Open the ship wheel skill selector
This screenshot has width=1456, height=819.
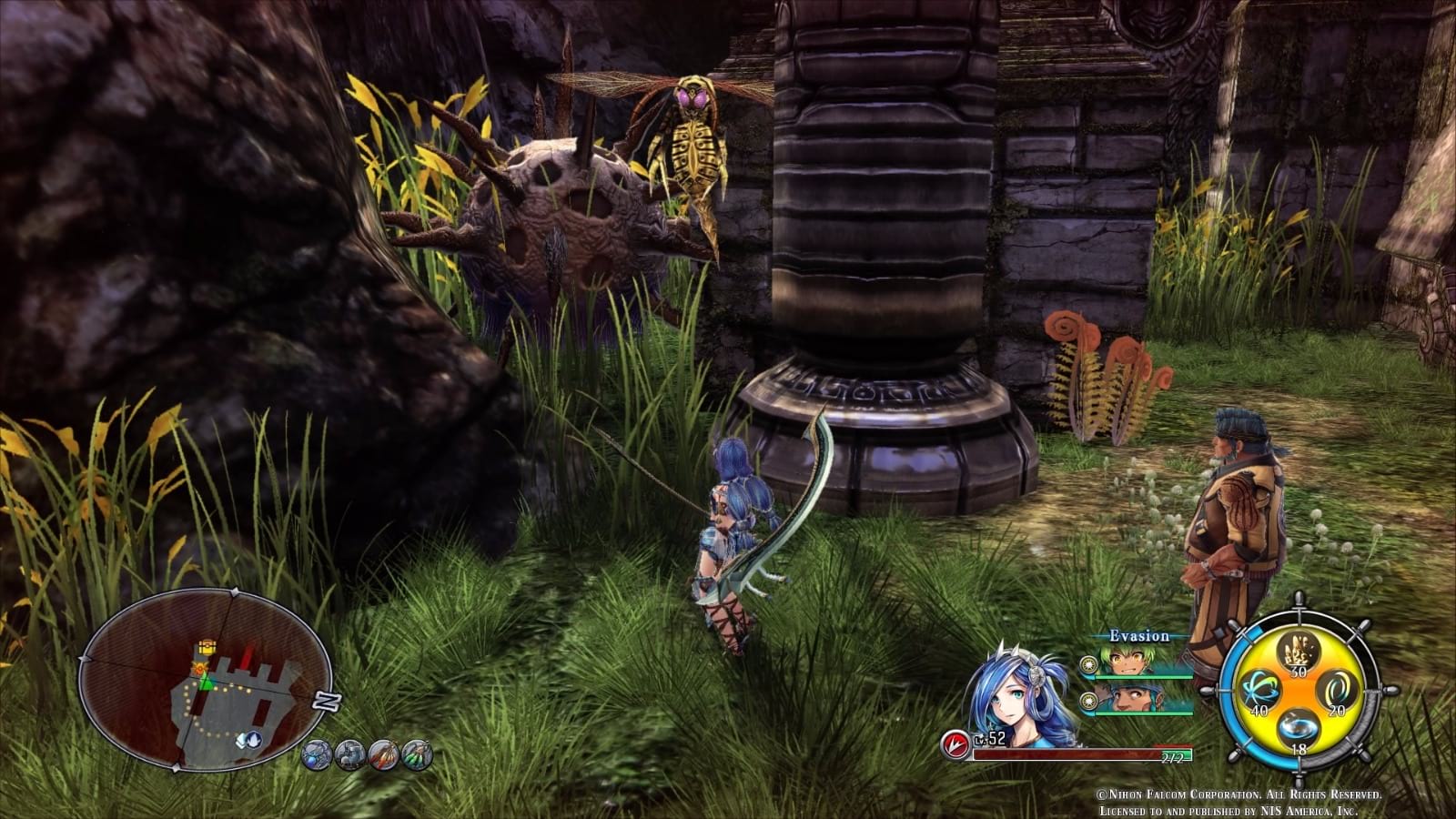pyautogui.click(x=1299, y=692)
